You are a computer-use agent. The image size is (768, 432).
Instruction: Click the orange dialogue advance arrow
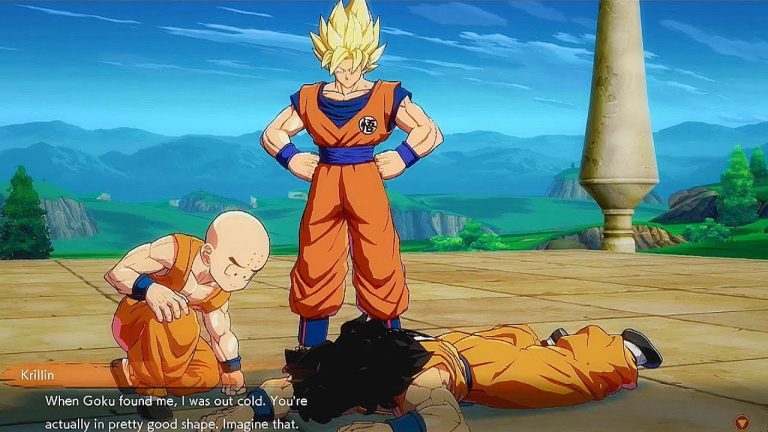[x=740, y=421]
